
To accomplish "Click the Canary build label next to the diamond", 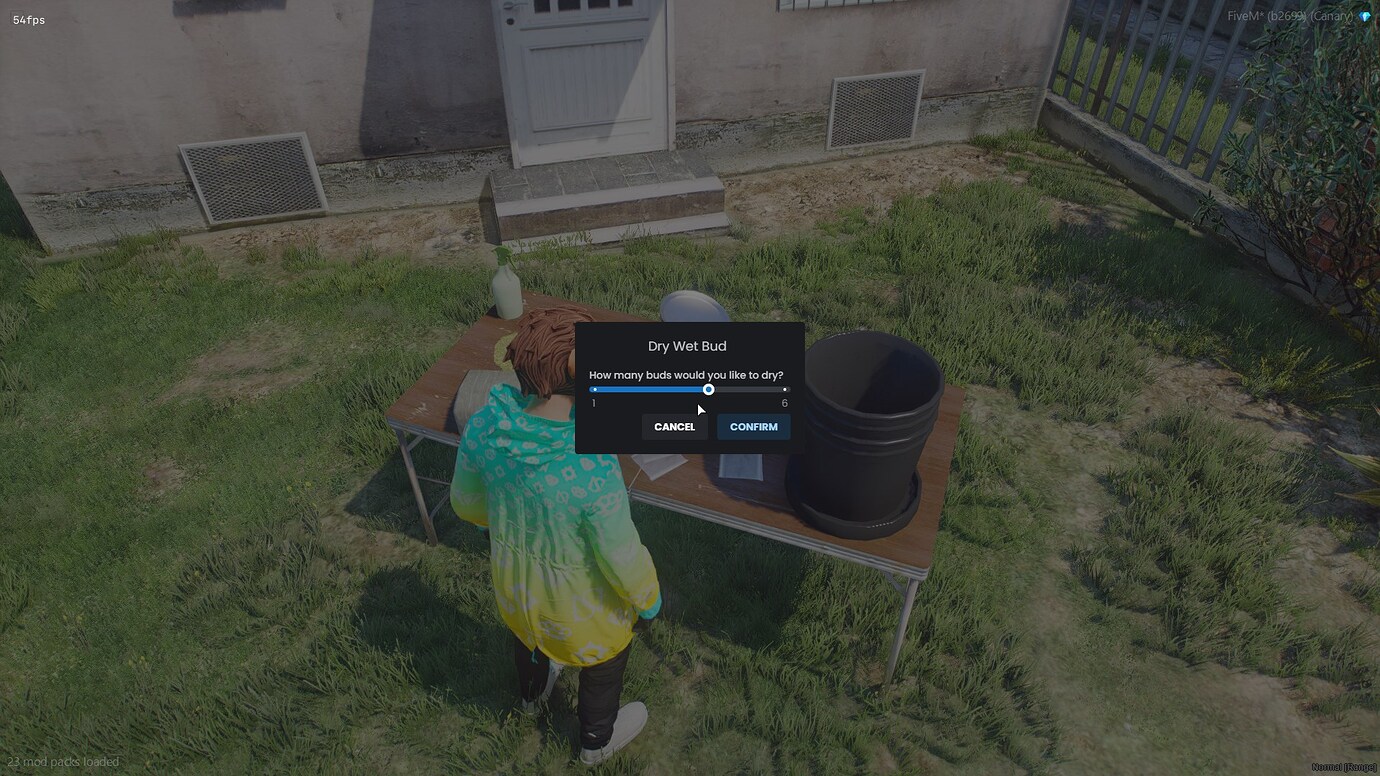I will point(1331,16).
